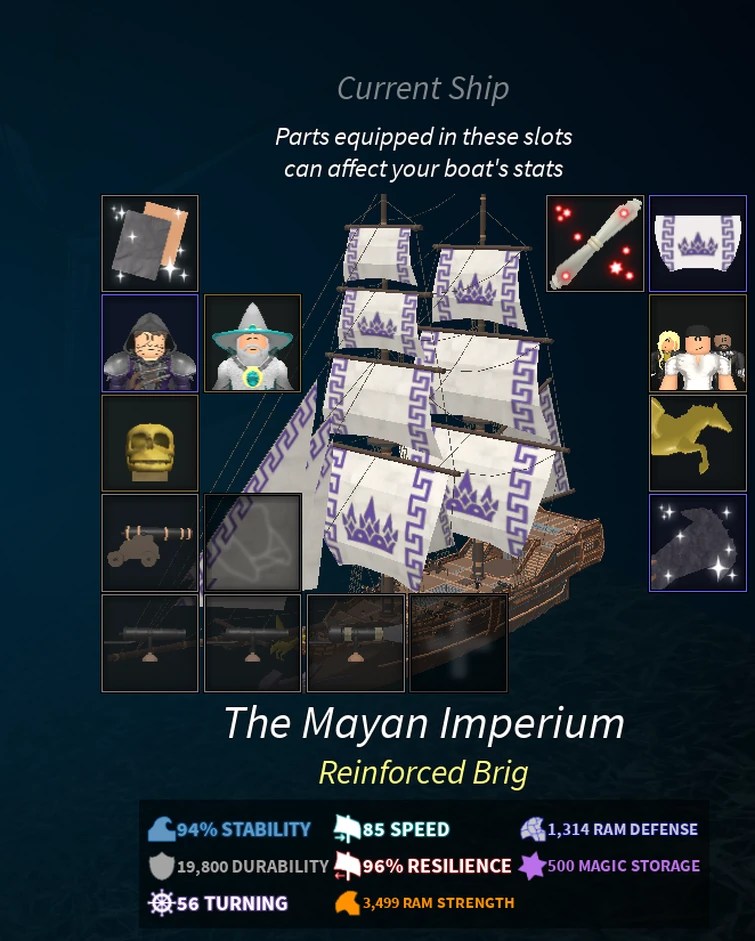Screen dimensions: 755x941
Task: Select the scroll with red sparkles slot
Action: click(595, 243)
